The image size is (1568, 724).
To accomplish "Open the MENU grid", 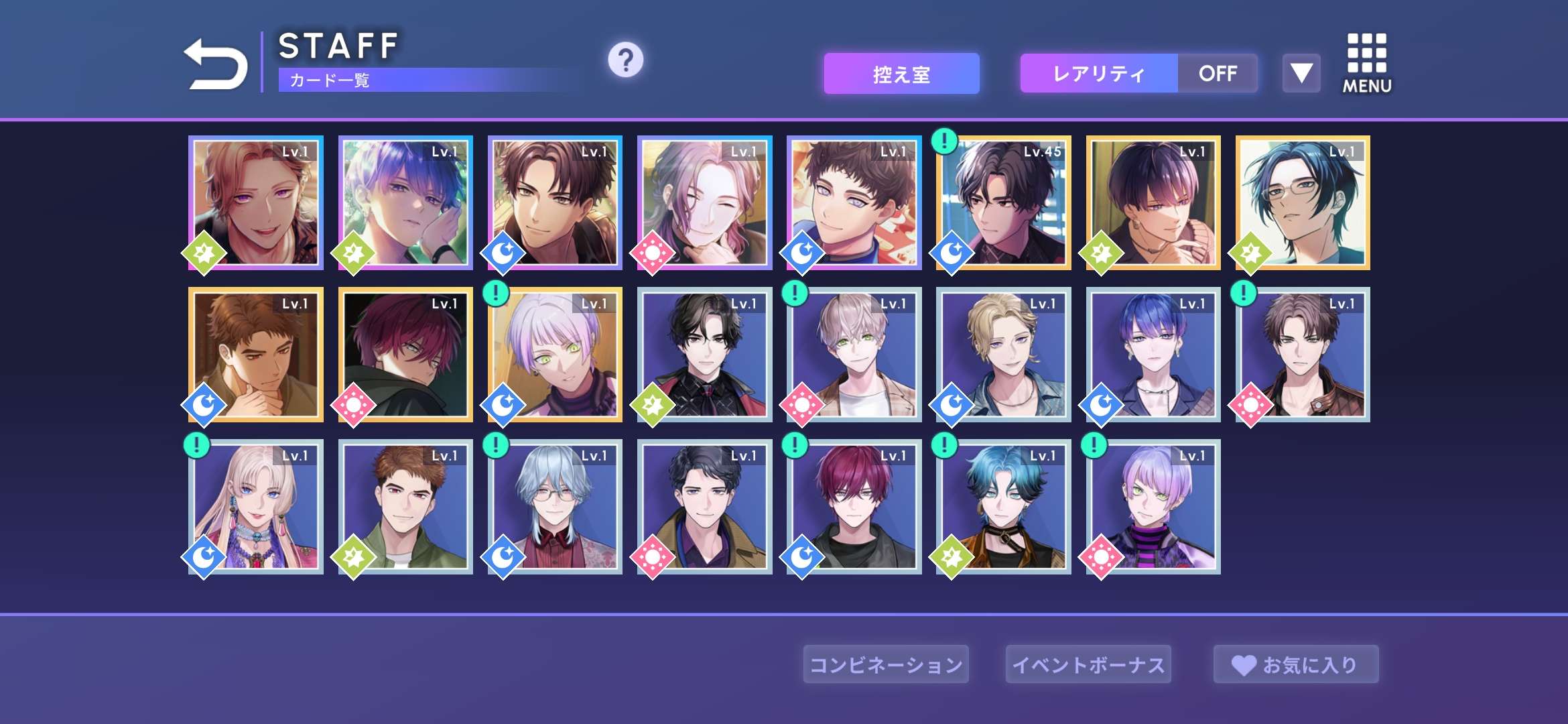I will coord(1367,64).
